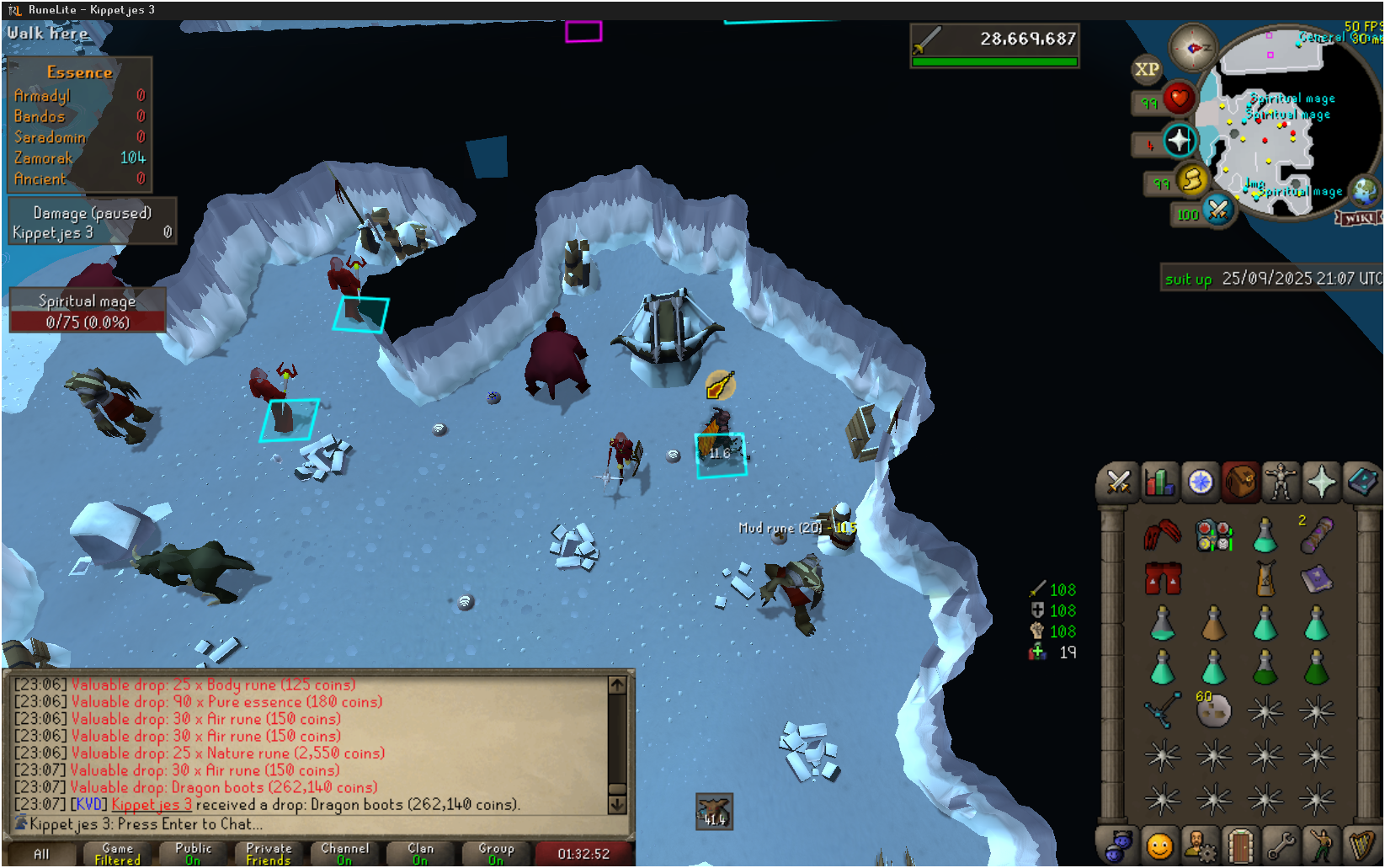Select the Clan chat tab

point(420,854)
